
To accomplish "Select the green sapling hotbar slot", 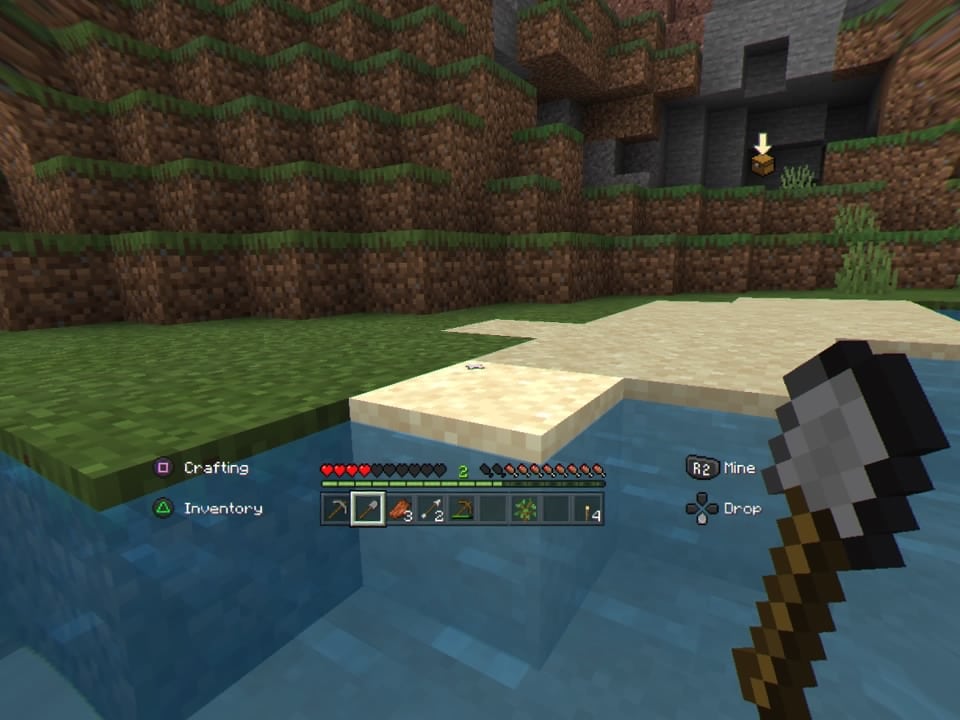I will tap(525, 509).
